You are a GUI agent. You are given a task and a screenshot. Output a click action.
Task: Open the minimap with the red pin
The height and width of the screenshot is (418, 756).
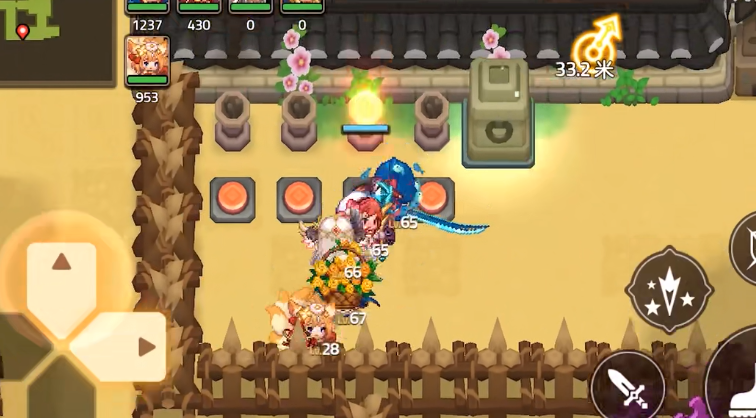[x=55, y=40]
